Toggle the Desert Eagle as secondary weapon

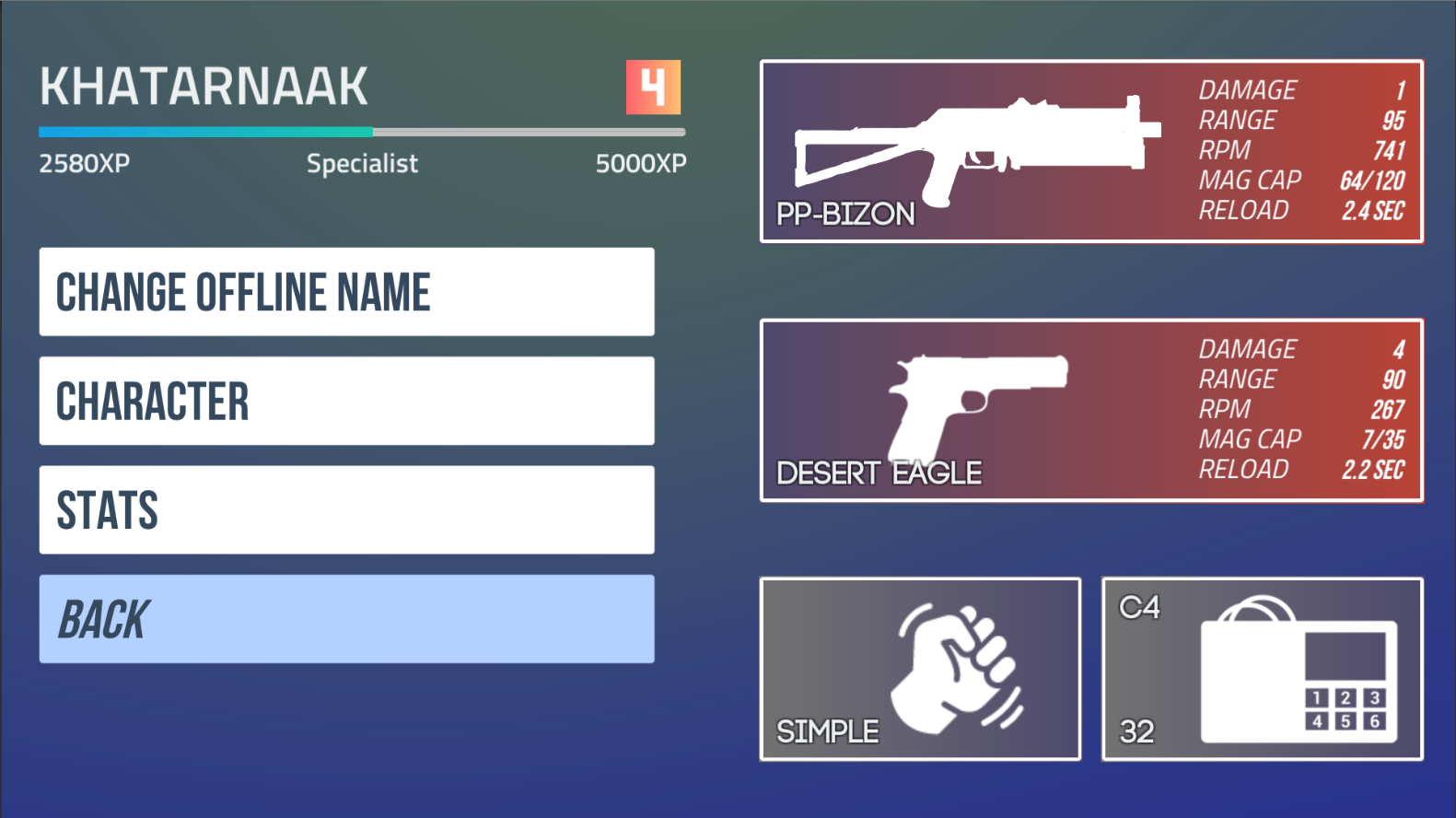pyautogui.click(x=1091, y=410)
